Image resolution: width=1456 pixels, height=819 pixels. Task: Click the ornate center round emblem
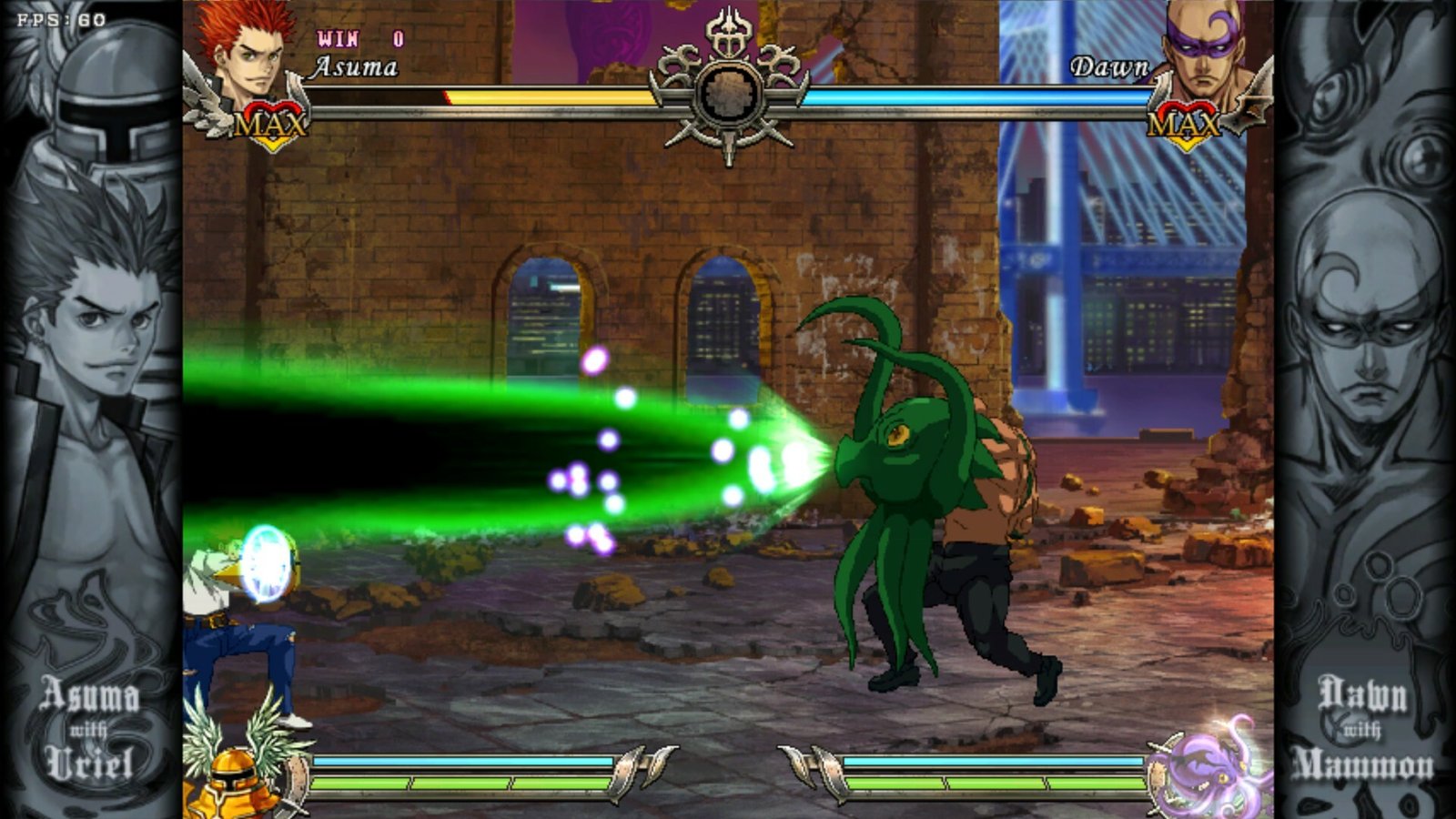(727, 93)
